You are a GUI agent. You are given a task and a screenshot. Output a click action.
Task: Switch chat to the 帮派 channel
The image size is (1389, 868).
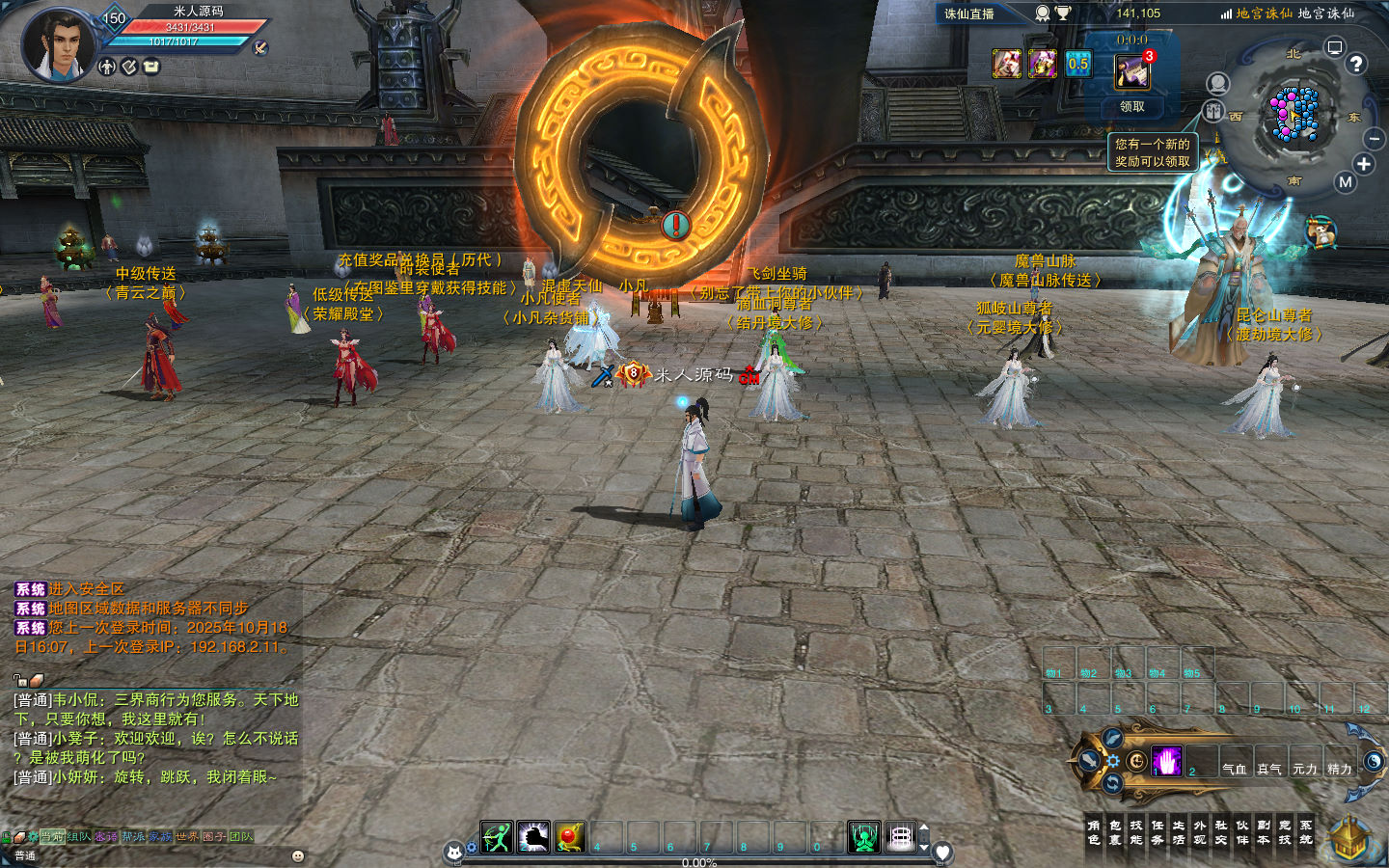133,837
